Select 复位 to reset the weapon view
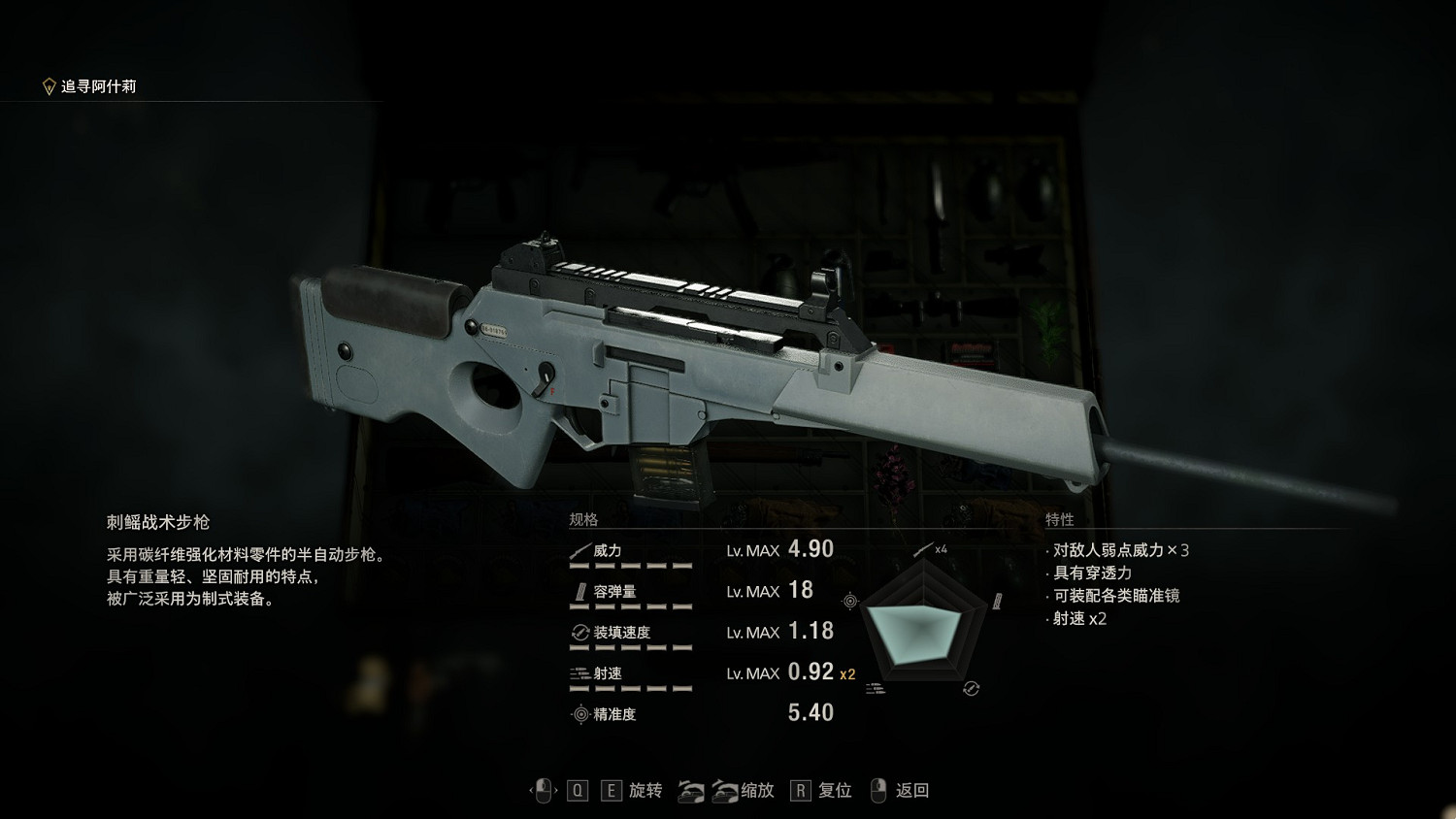Image resolution: width=1456 pixels, height=819 pixels. coord(834,791)
